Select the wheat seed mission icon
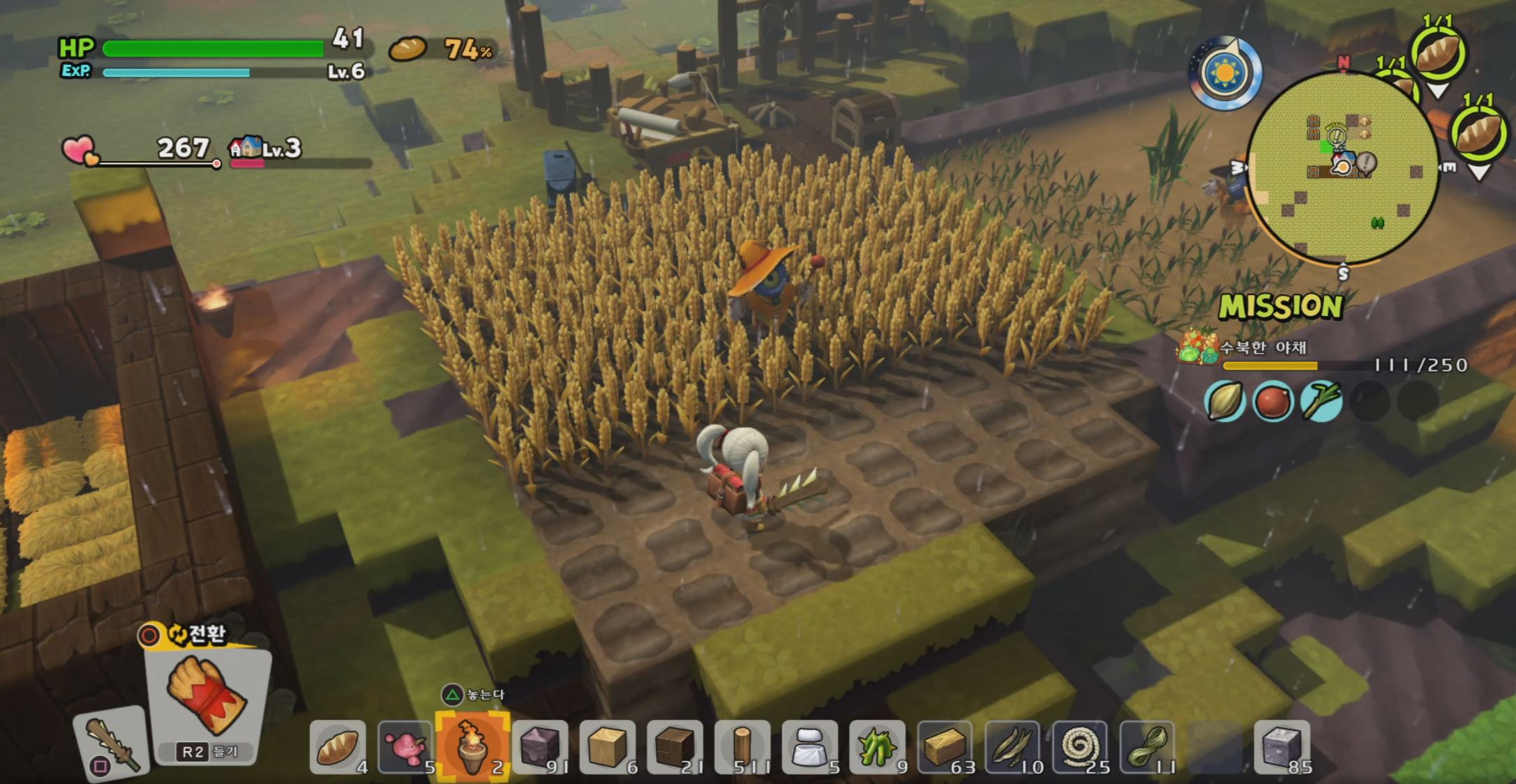The height and width of the screenshot is (784, 1516). tap(1224, 402)
